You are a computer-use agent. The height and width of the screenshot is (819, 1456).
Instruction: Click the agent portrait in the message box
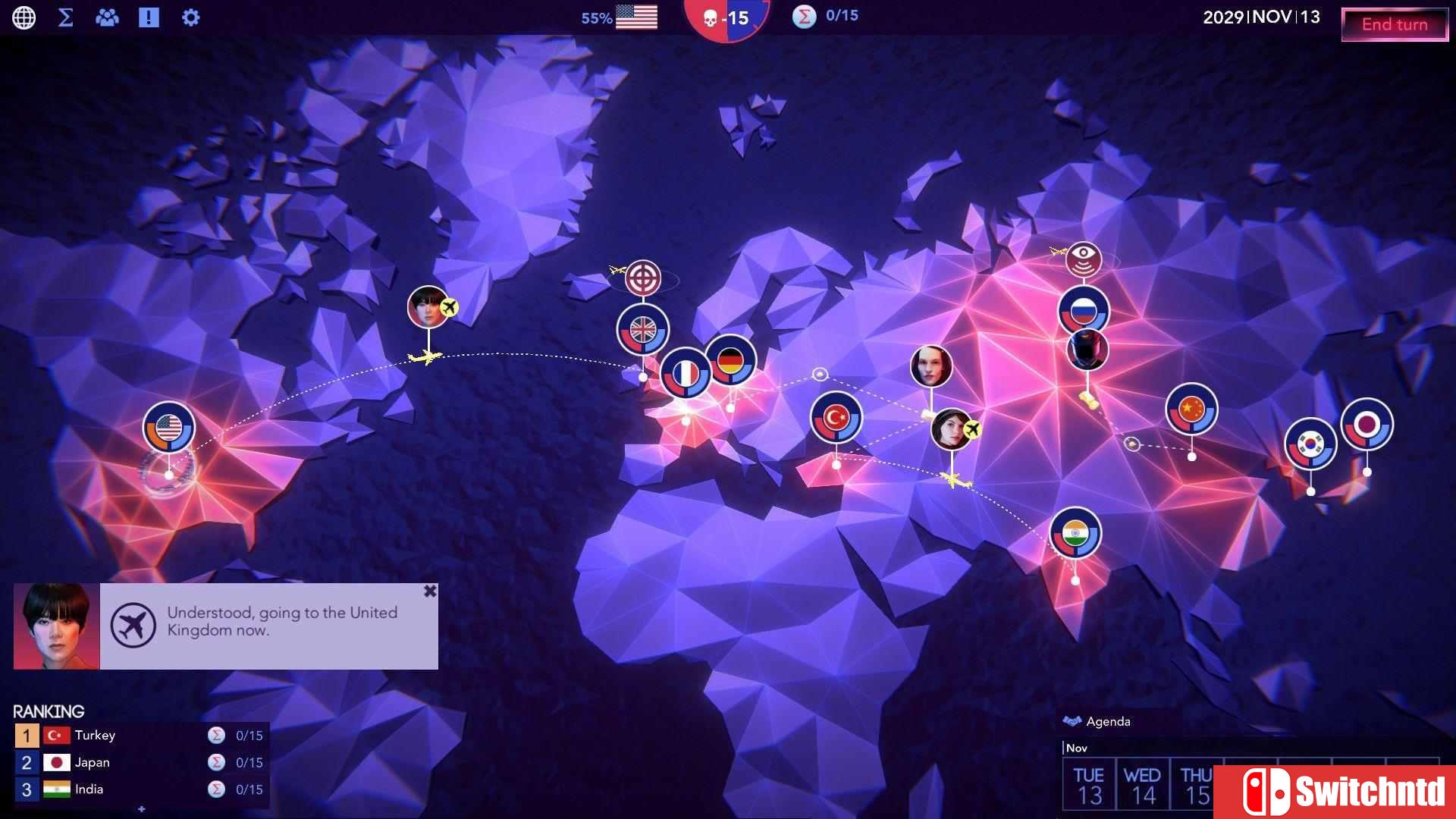(56, 626)
